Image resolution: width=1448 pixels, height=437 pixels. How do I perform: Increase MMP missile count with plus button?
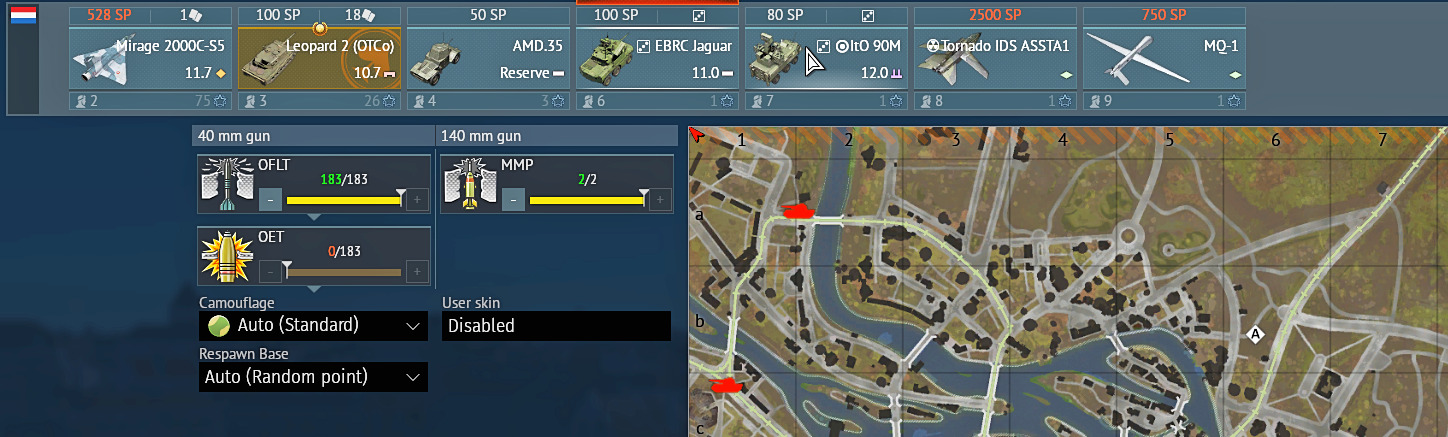[660, 200]
